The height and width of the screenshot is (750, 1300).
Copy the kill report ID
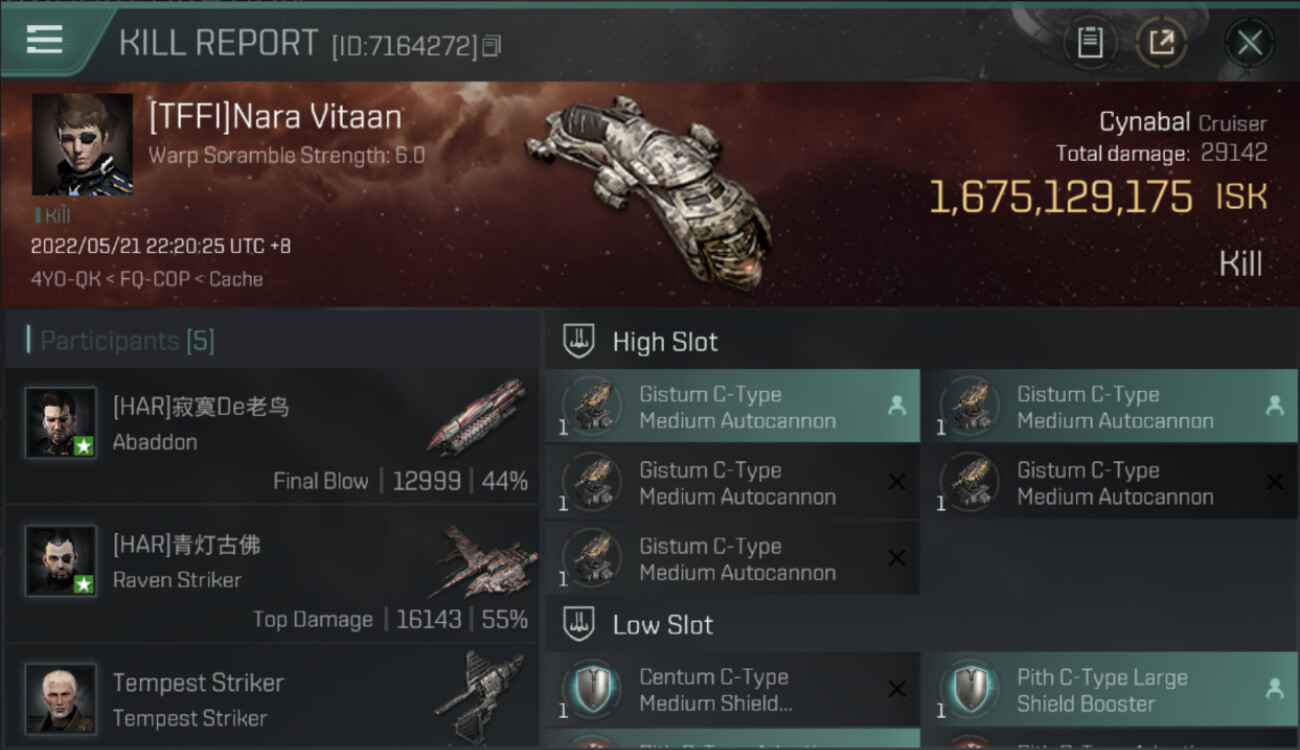click(x=491, y=46)
